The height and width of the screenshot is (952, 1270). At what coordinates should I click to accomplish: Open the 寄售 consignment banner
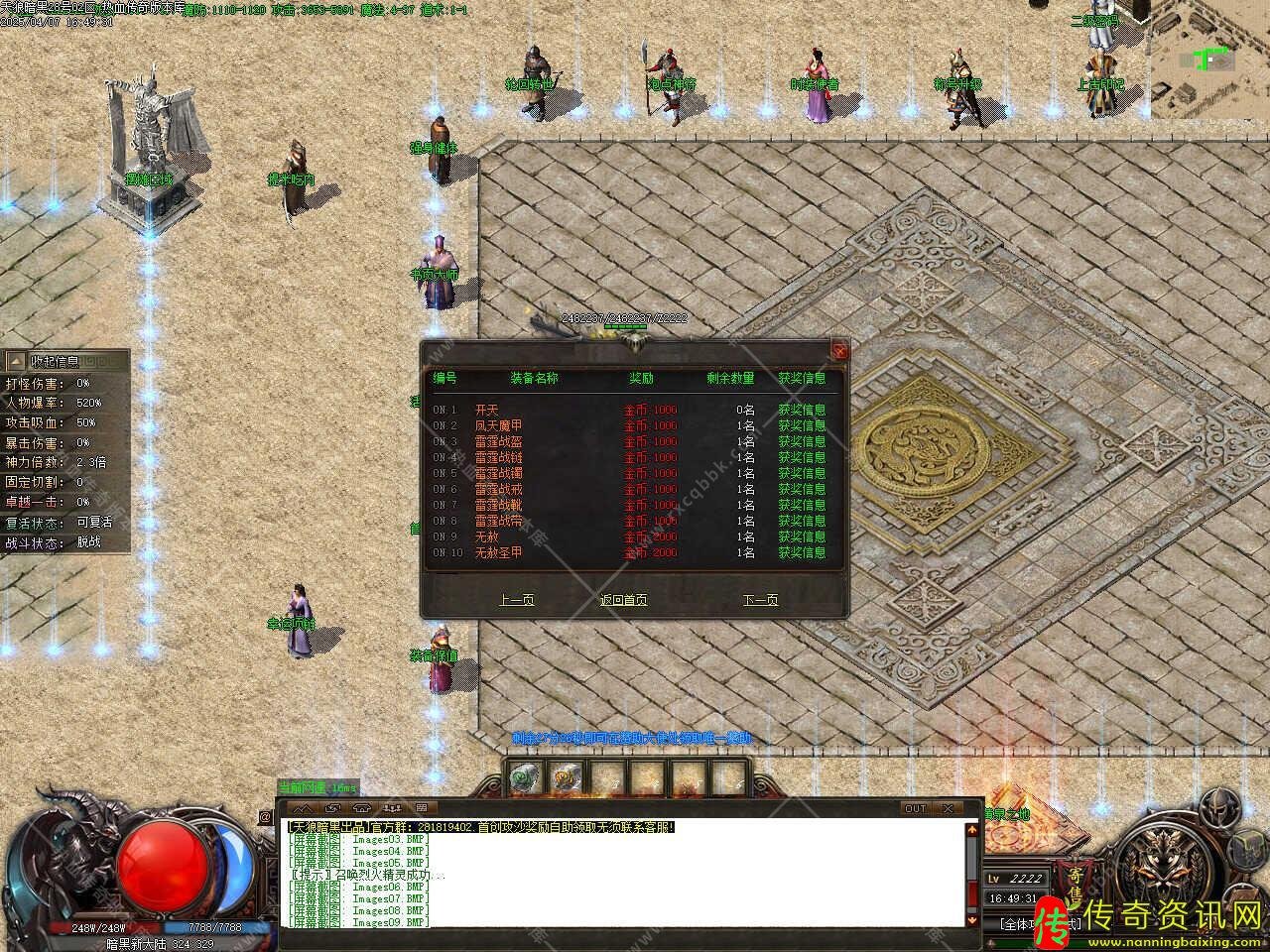click(x=1076, y=886)
